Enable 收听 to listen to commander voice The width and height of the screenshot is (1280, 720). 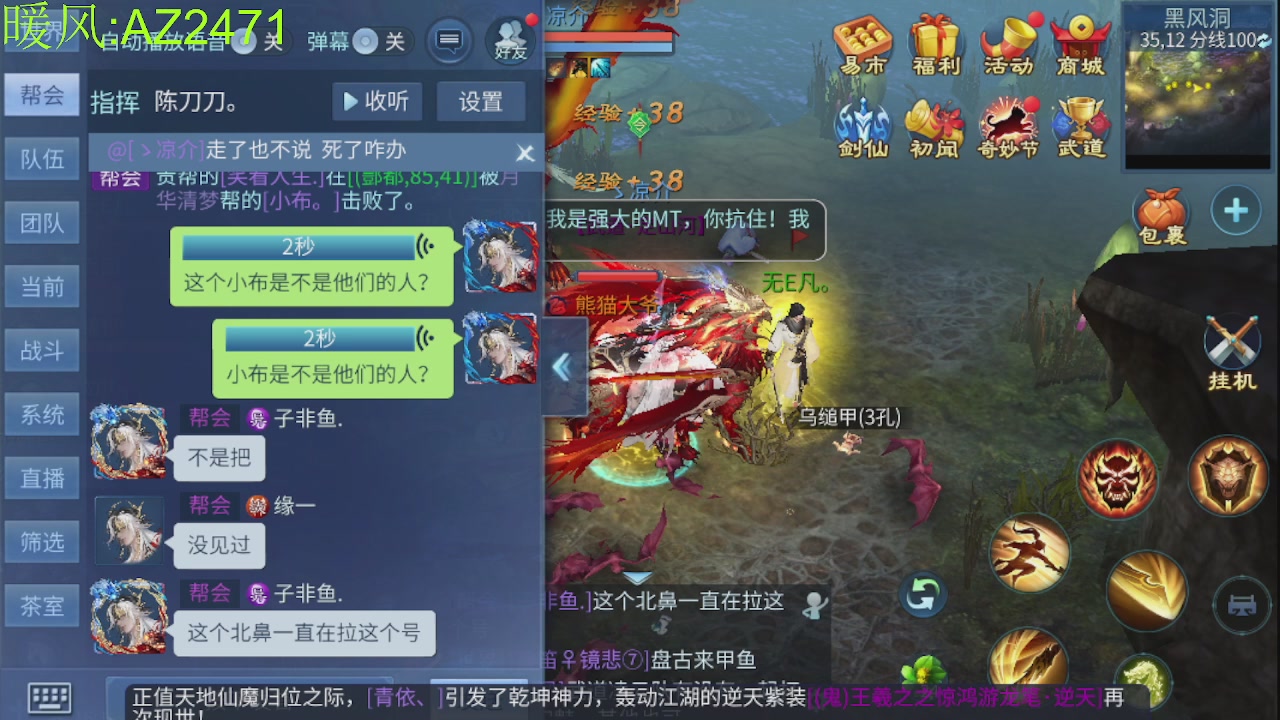pyautogui.click(x=376, y=101)
